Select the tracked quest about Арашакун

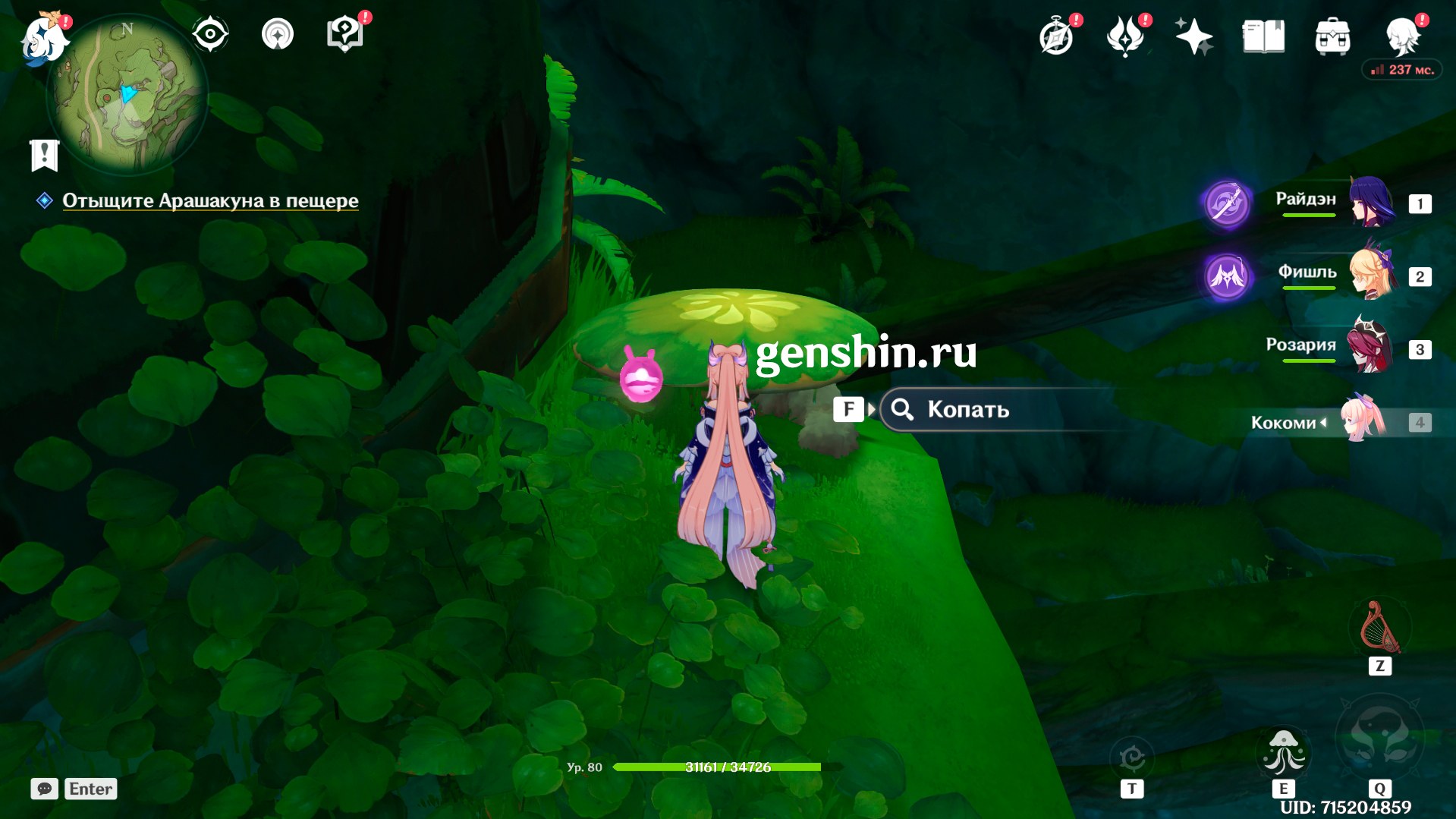(x=210, y=201)
